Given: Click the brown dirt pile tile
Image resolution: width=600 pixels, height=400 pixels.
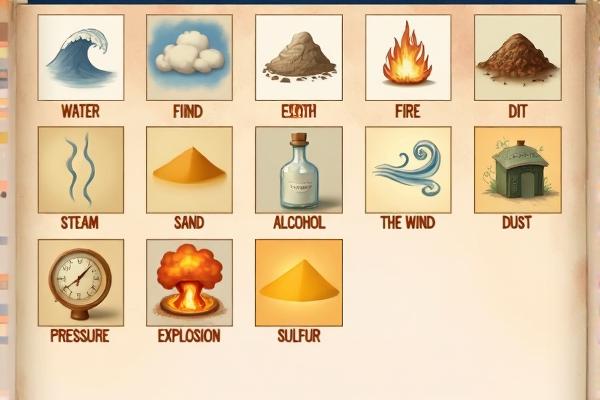Looking at the screenshot, I should click(516, 58).
